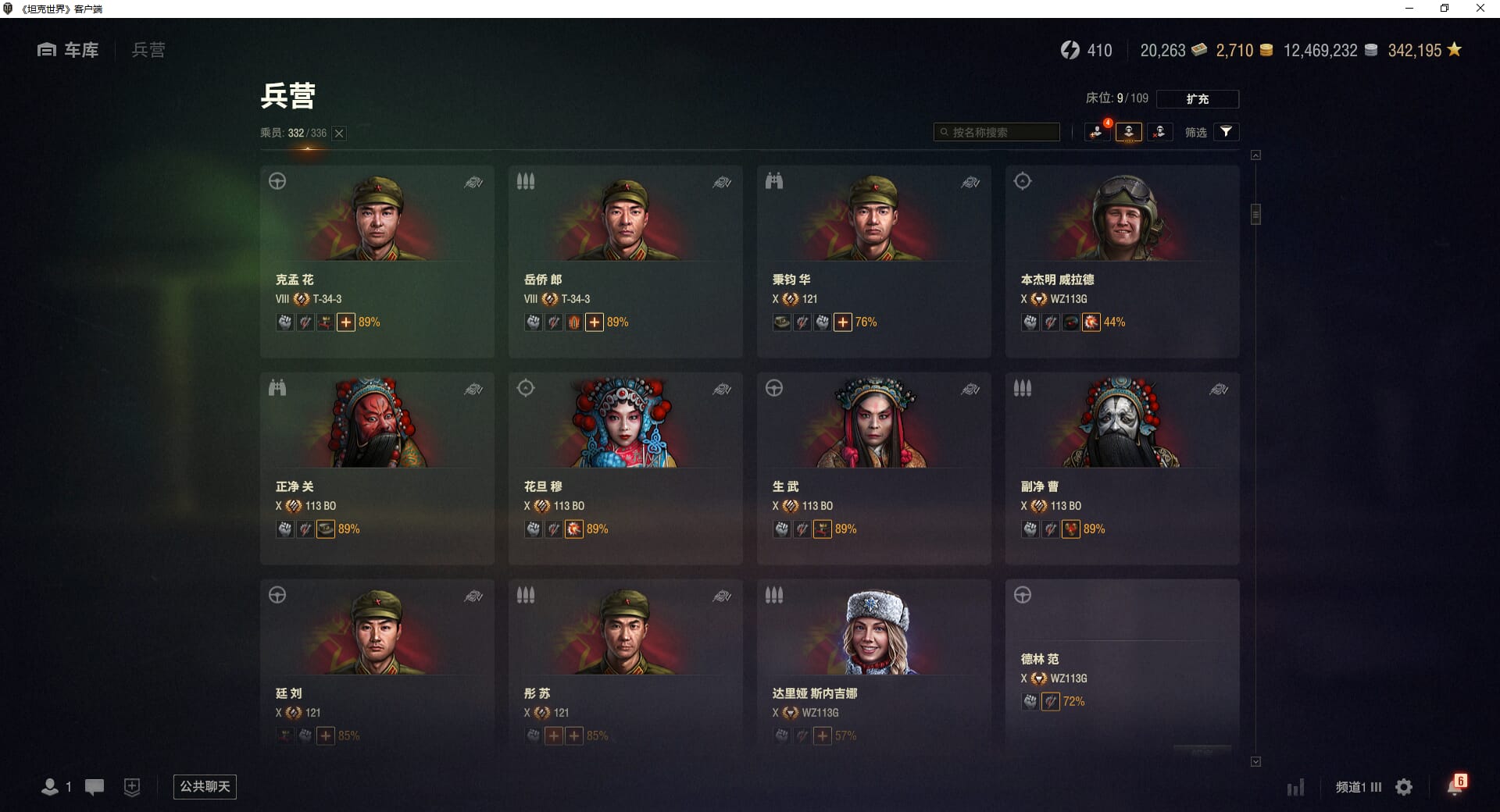Open the 副净 曹 crew card
1500x812 pixels.
(1122, 468)
